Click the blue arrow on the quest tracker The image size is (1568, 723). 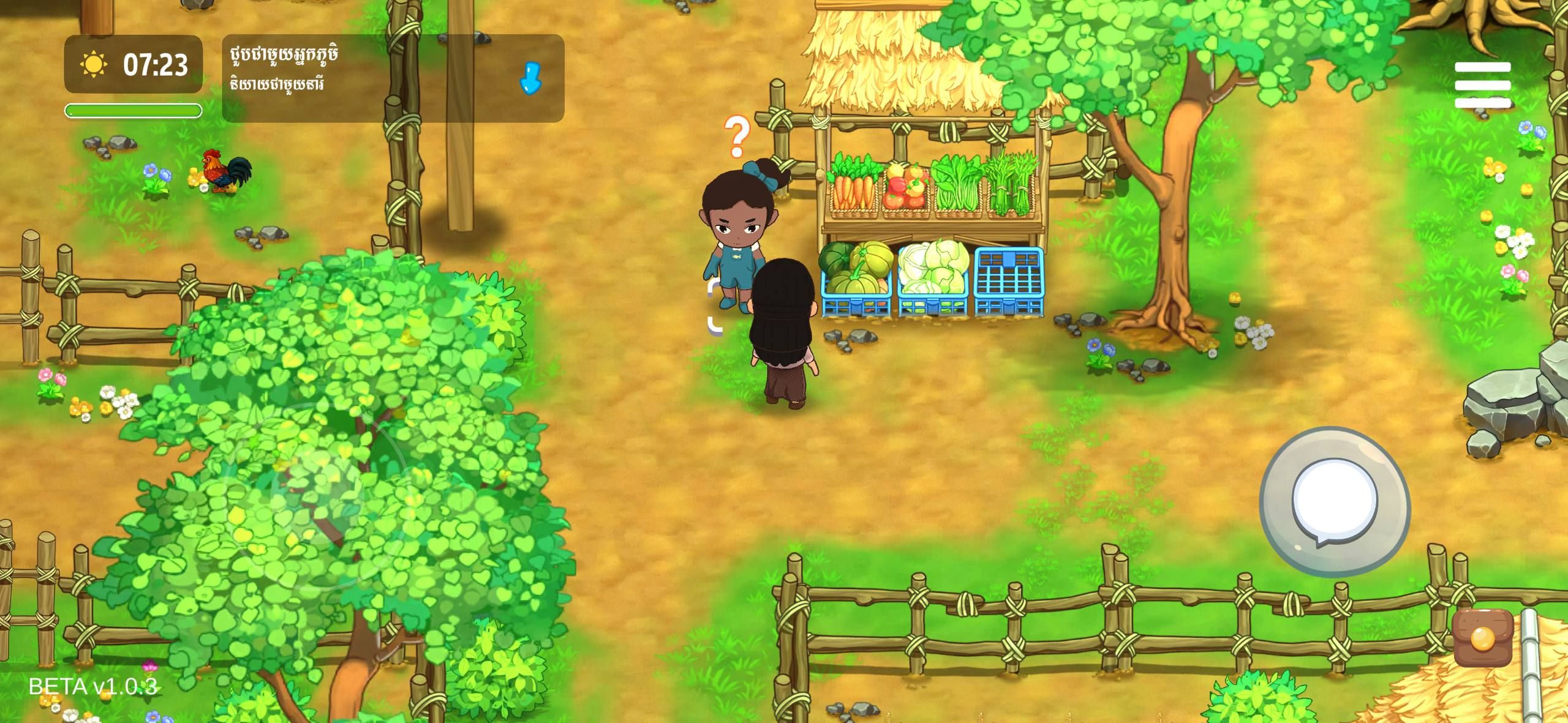(x=530, y=78)
